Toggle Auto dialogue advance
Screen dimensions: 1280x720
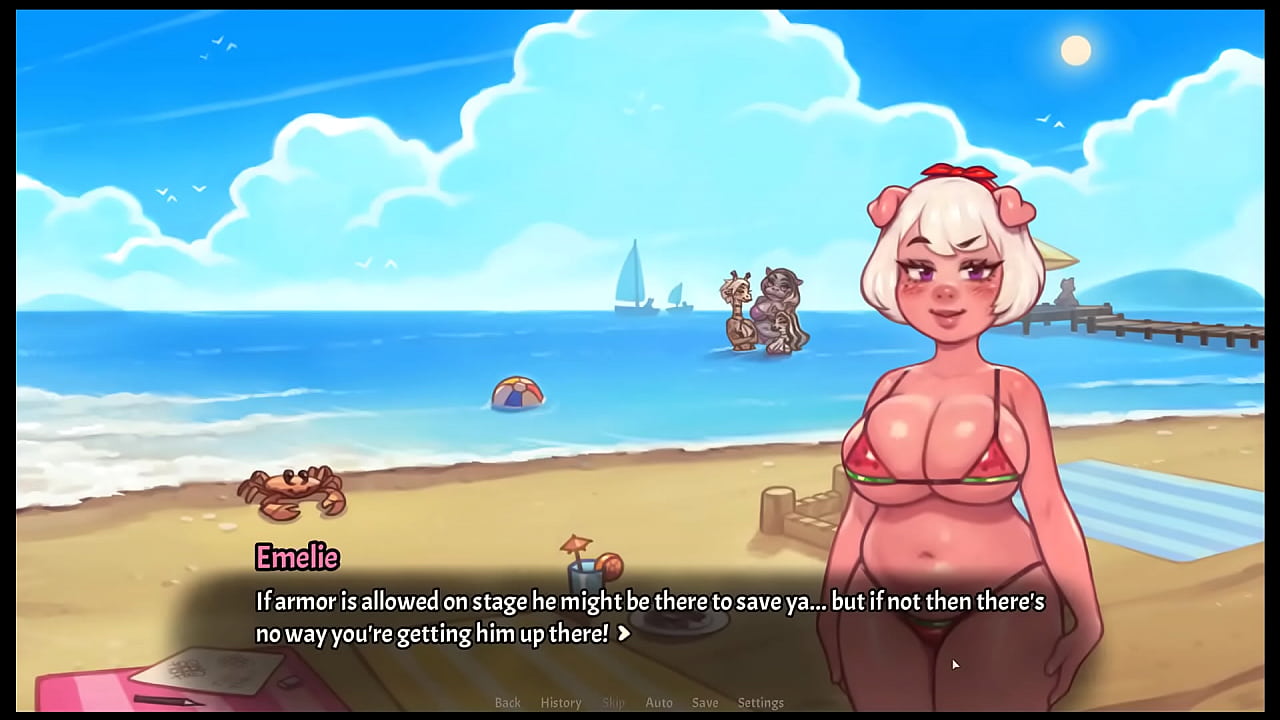(659, 703)
